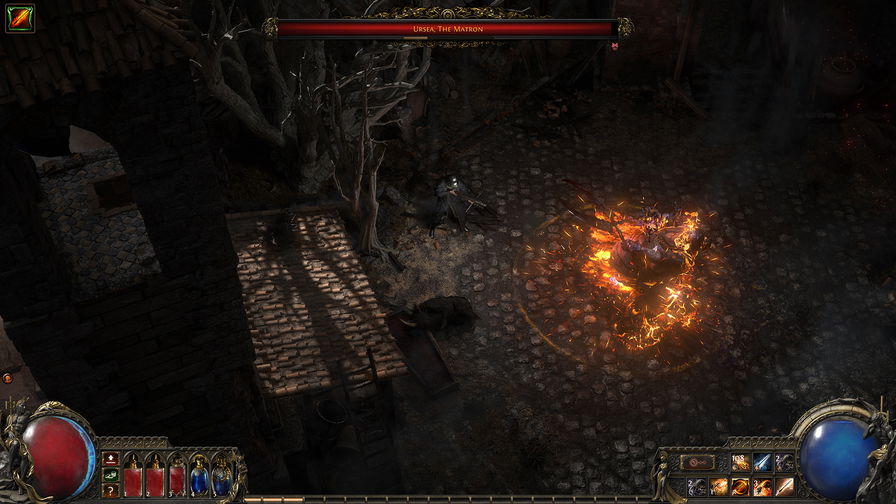
Task: Activate the red slash skill marked 3
Action: click(x=763, y=486)
